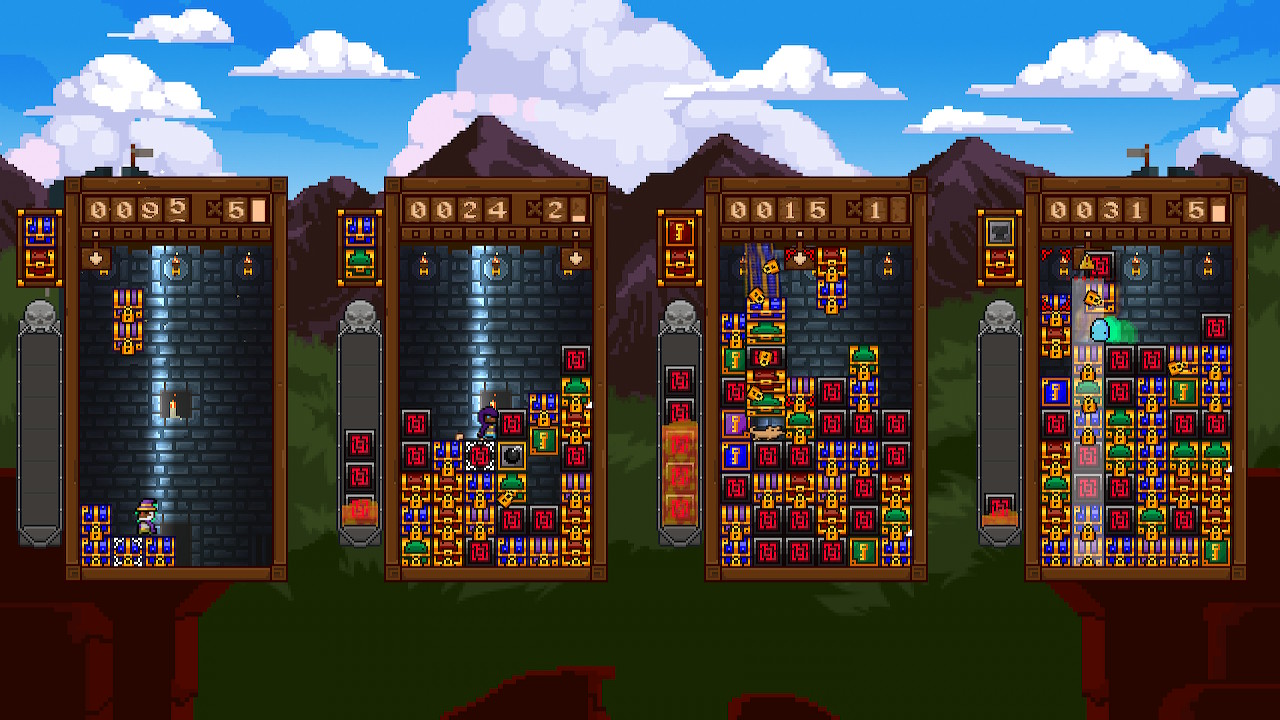Select the silver anvil icon in player four's chest queue
This screenshot has height=720, width=1280.
(1000, 232)
